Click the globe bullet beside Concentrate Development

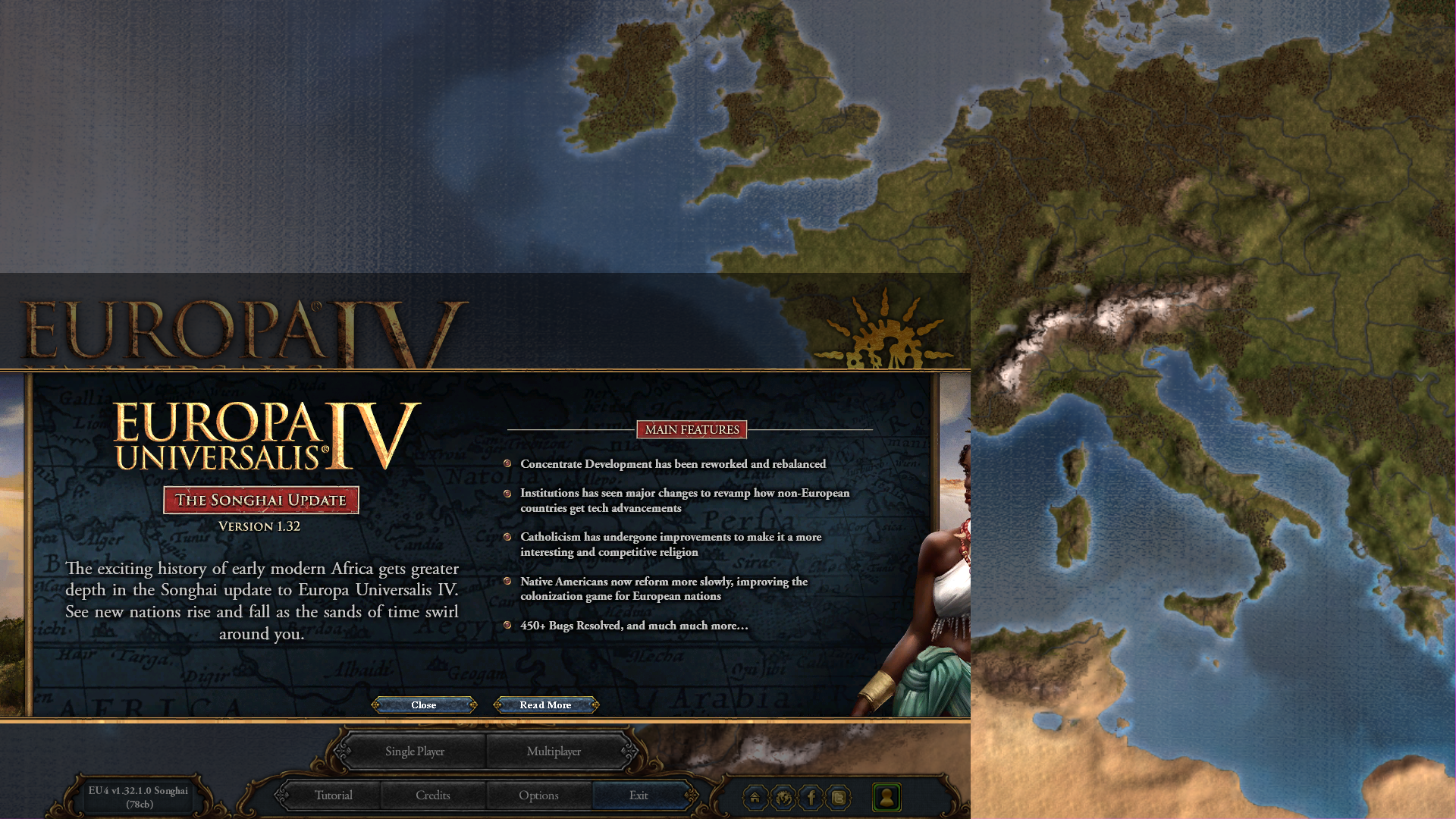508,464
